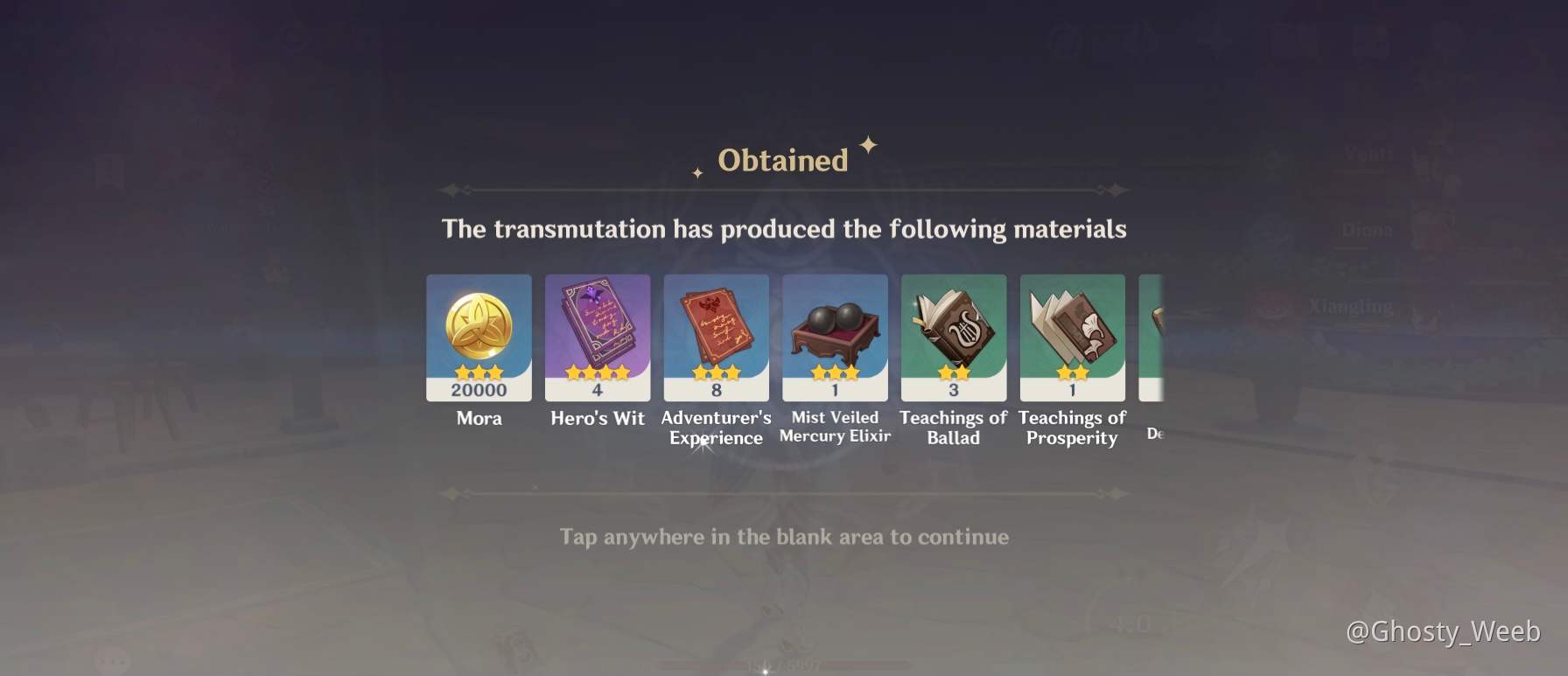Tap the blank area to continue
The height and width of the screenshot is (676, 1568).
[x=784, y=537]
